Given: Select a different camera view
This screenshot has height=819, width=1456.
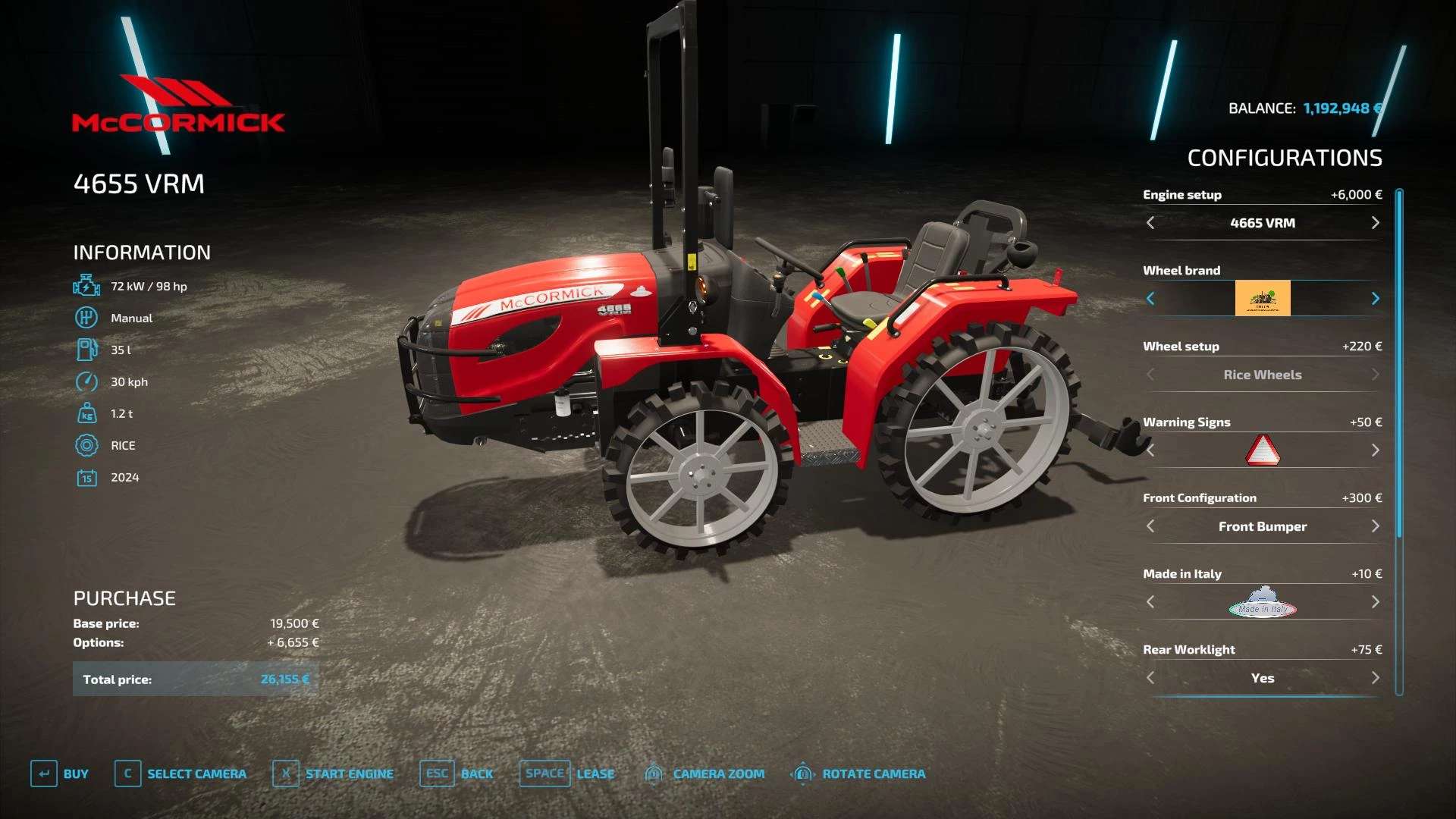Looking at the screenshot, I should click(180, 773).
